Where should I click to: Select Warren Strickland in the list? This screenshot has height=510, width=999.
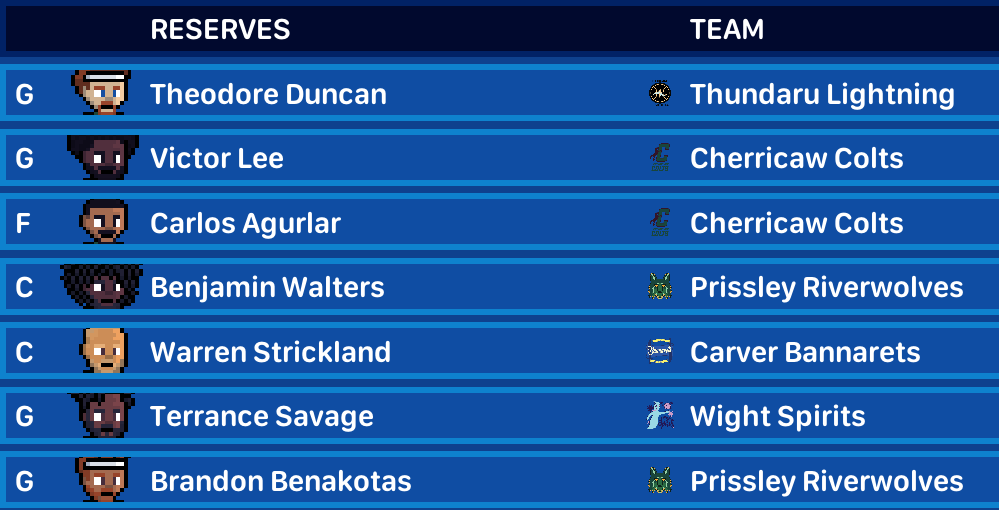point(270,352)
